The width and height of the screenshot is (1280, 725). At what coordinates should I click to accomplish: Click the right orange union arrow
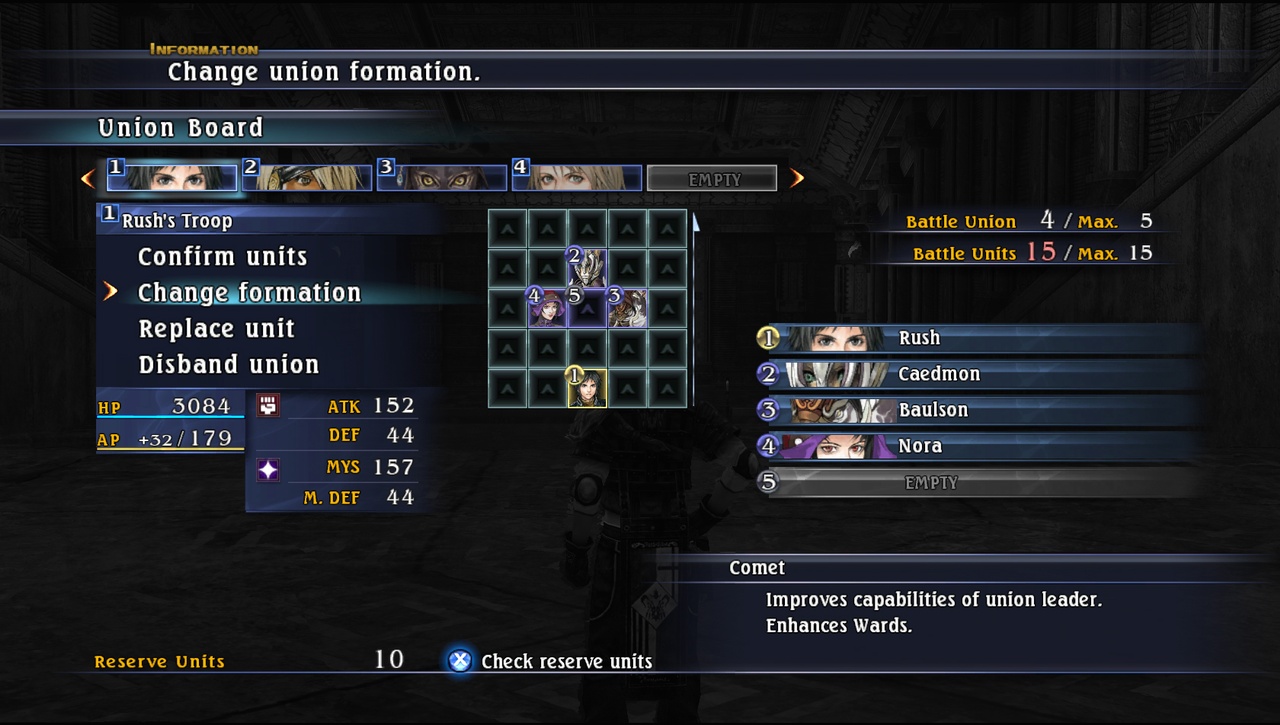797,179
